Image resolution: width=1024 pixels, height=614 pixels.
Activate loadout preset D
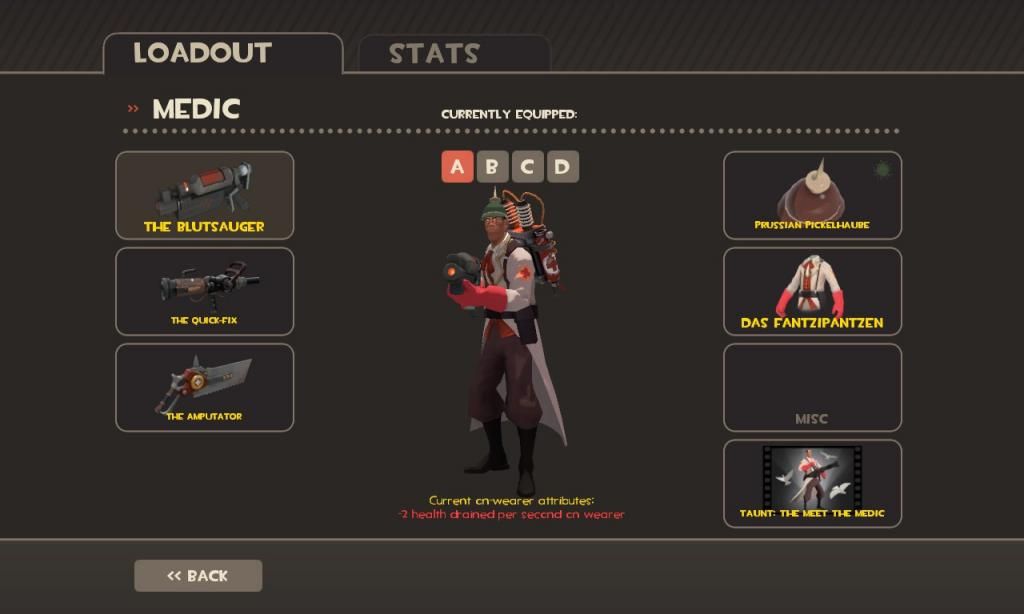[562, 167]
